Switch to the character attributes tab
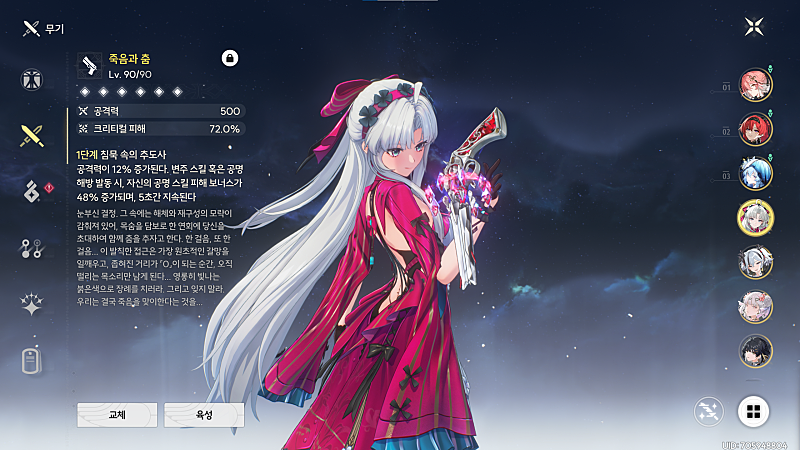Screen dimensions: 800x450 click(x=34, y=80)
